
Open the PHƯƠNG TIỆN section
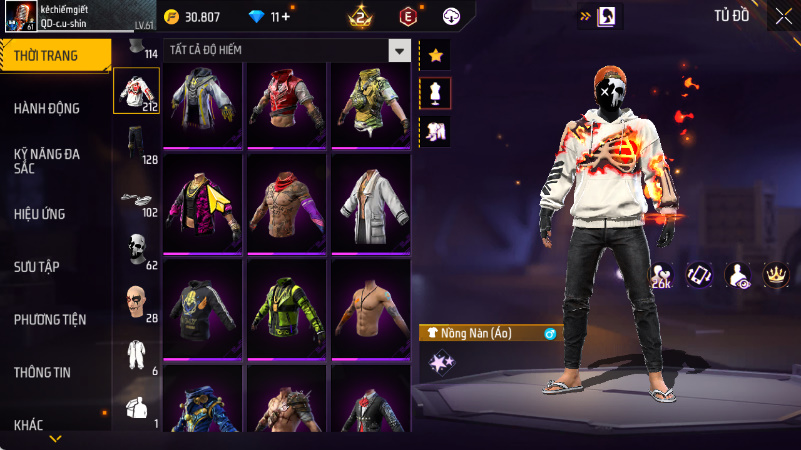pyautogui.click(x=50, y=320)
